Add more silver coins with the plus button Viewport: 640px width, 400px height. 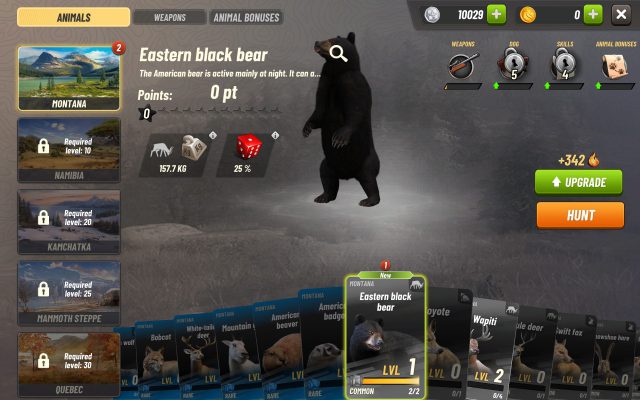(497, 14)
